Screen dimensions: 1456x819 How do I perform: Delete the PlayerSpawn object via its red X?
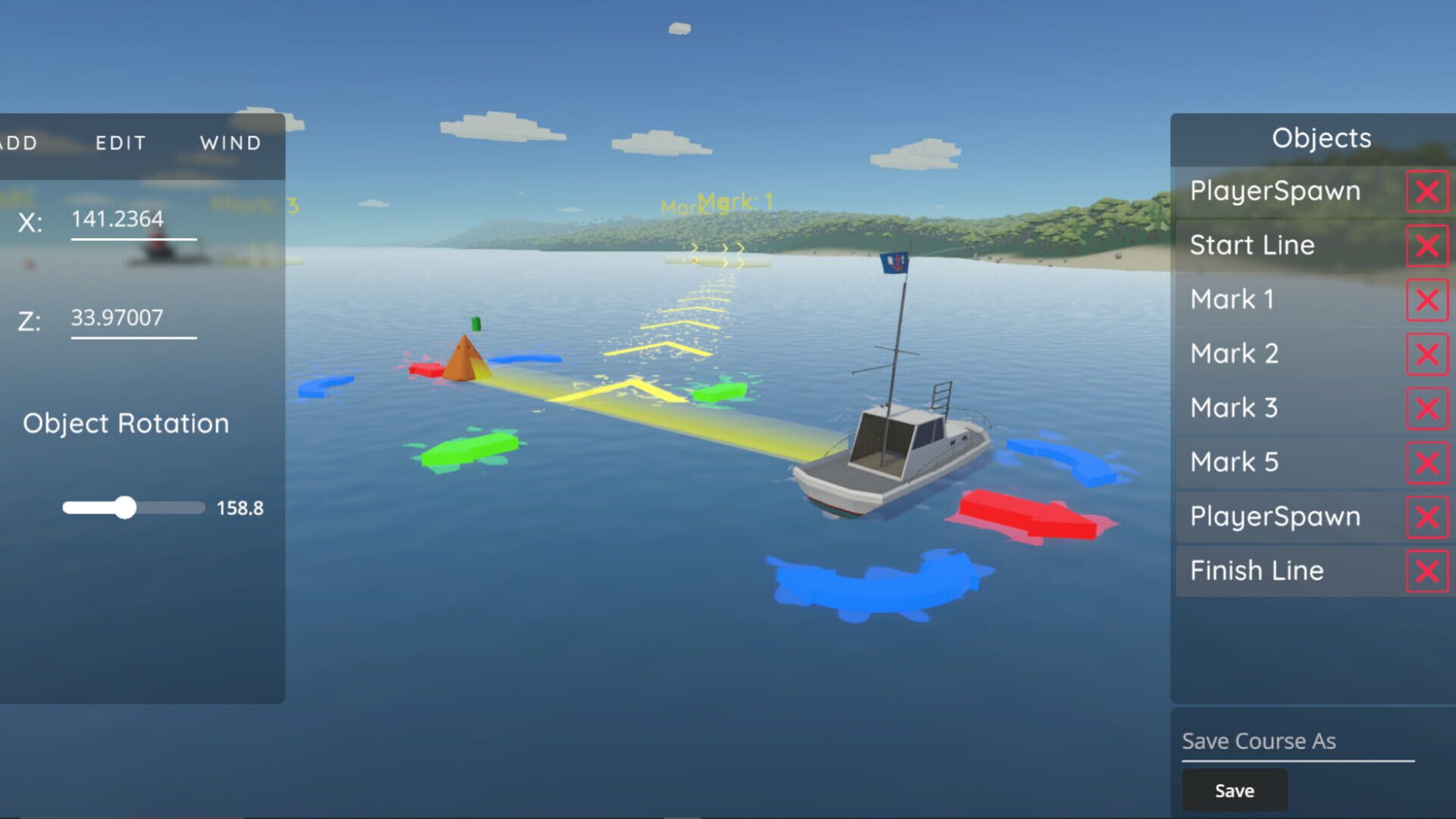(1426, 191)
